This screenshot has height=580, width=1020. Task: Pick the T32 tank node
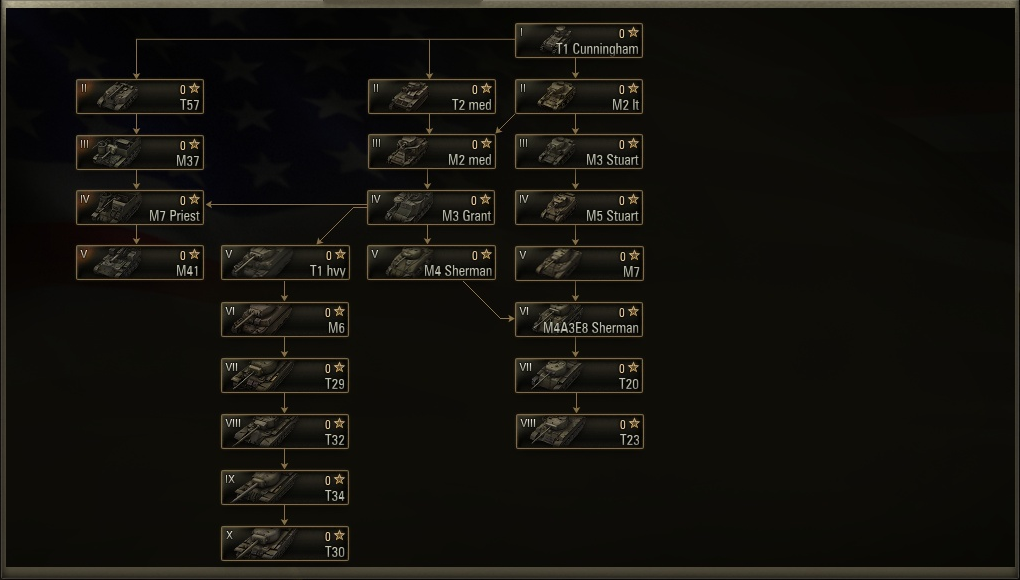click(x=285, y=432)
